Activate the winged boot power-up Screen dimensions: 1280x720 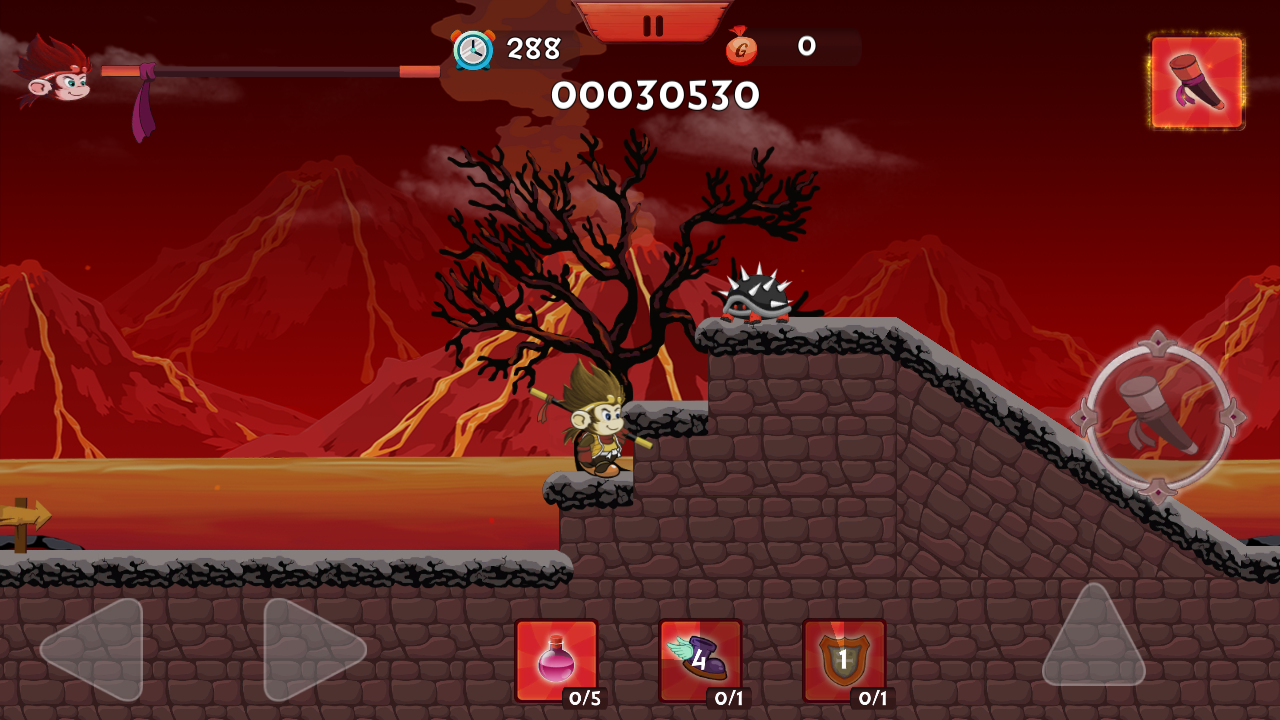pyautogui.click(x=700, y=660)
